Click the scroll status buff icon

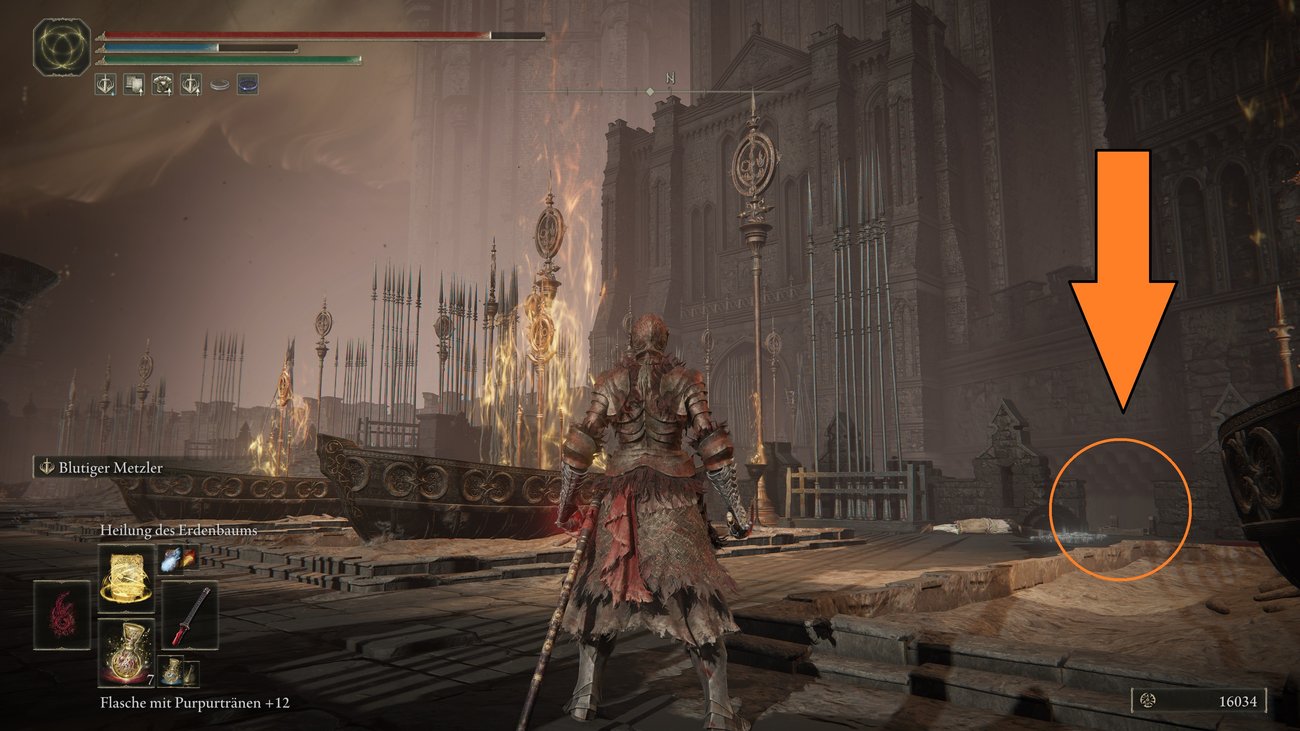click(134, 85)
